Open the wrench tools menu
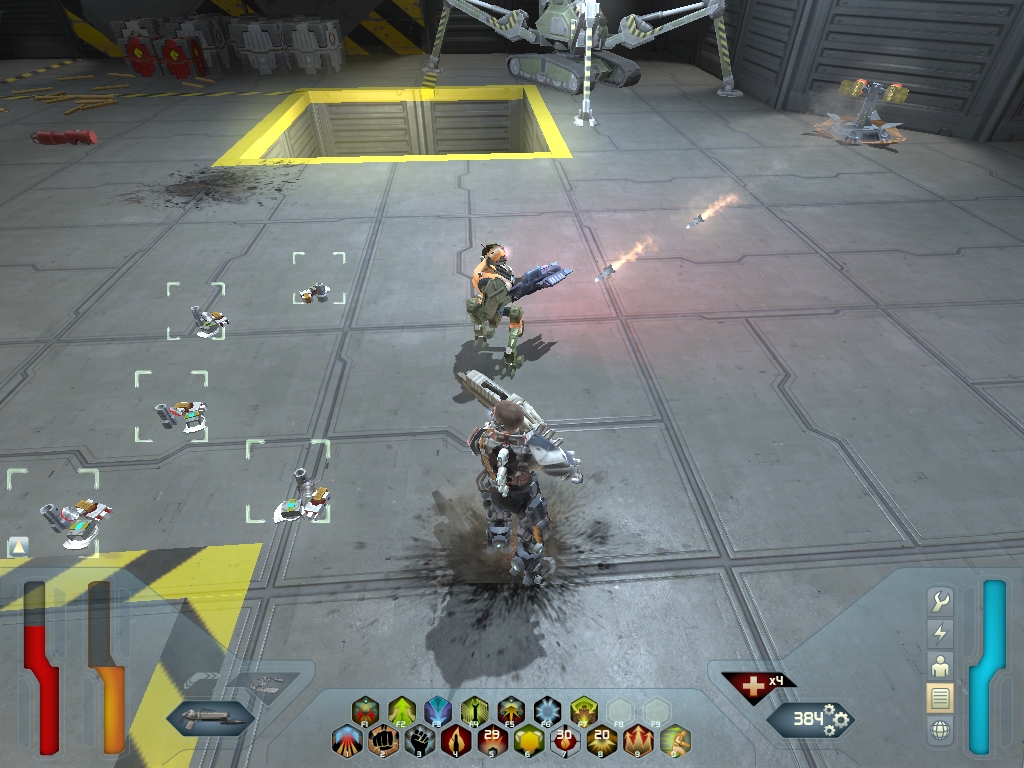Viewport: 1024px width, 768px height. click(940, 601)
